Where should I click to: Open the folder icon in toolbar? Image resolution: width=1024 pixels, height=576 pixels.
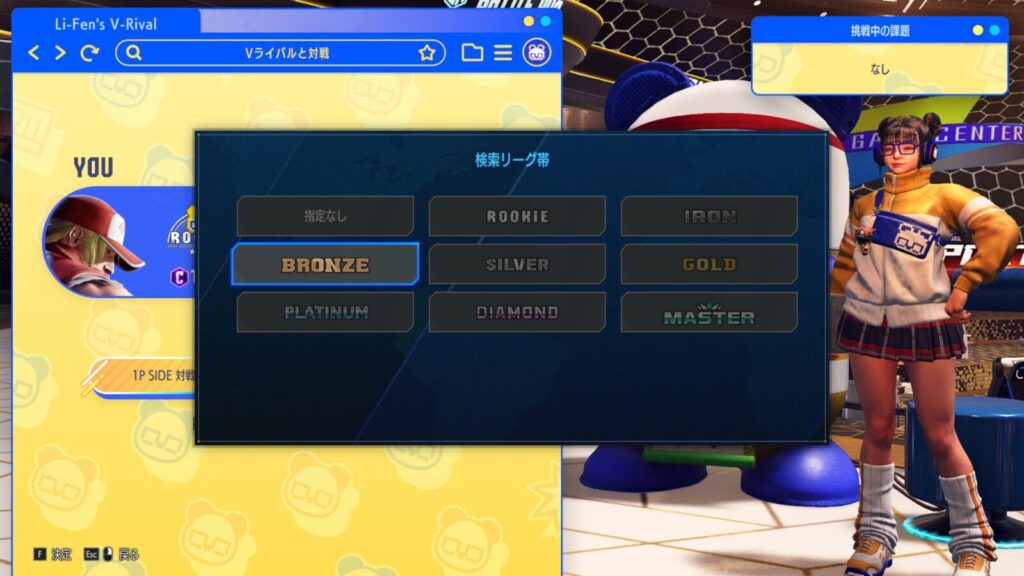tap(472, 53)
